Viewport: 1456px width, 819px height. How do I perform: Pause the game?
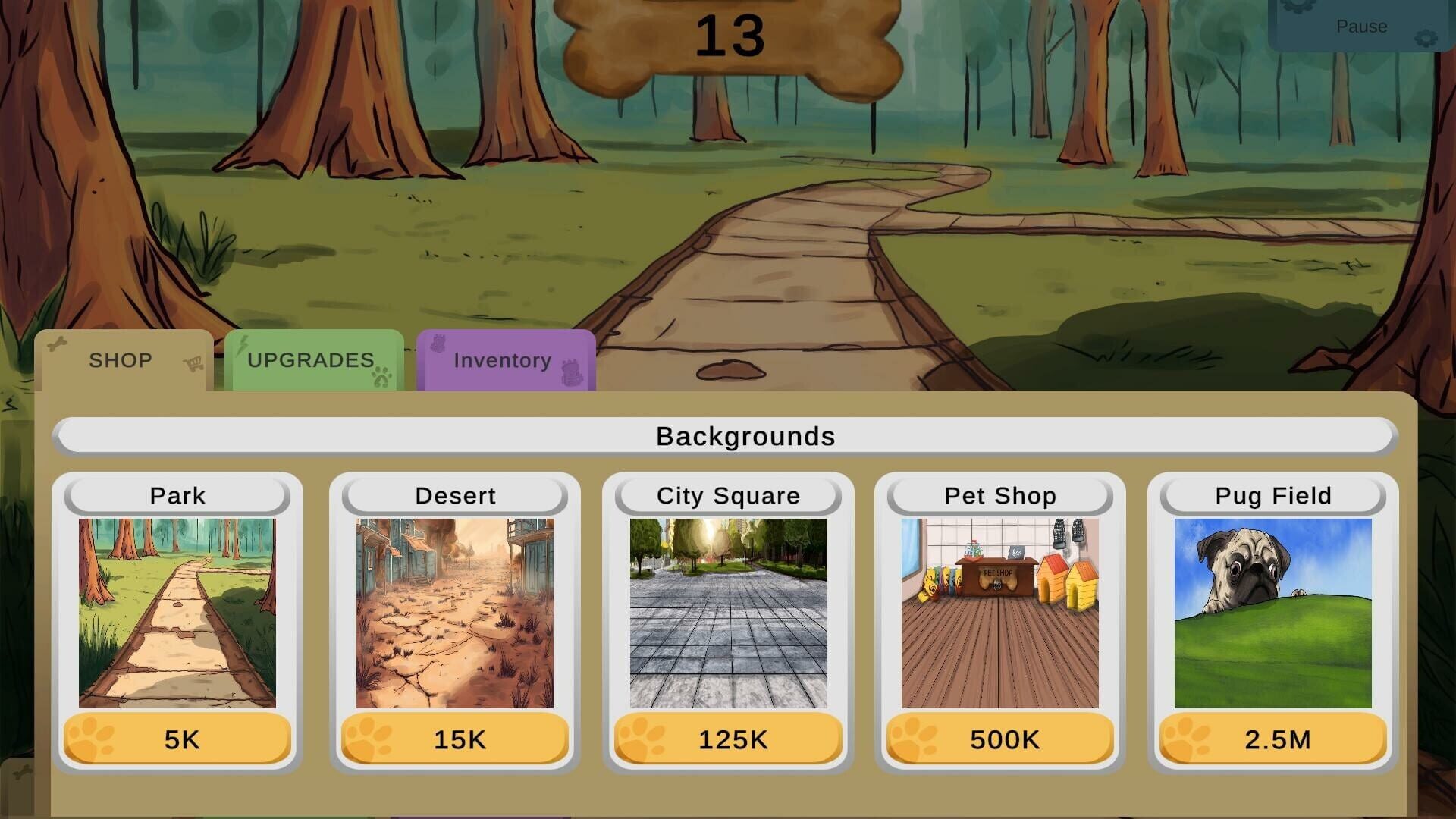(x=1362, y=27)
